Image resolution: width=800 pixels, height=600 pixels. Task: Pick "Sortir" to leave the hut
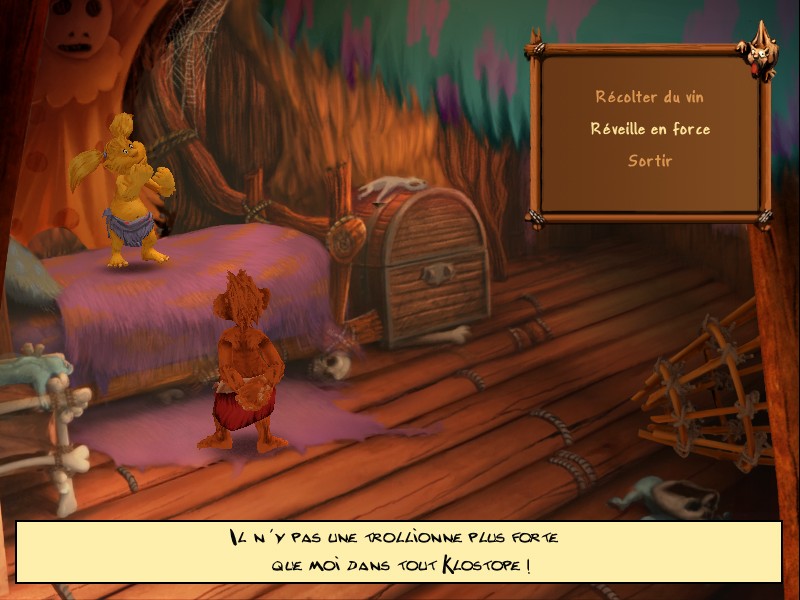point(650,161)
